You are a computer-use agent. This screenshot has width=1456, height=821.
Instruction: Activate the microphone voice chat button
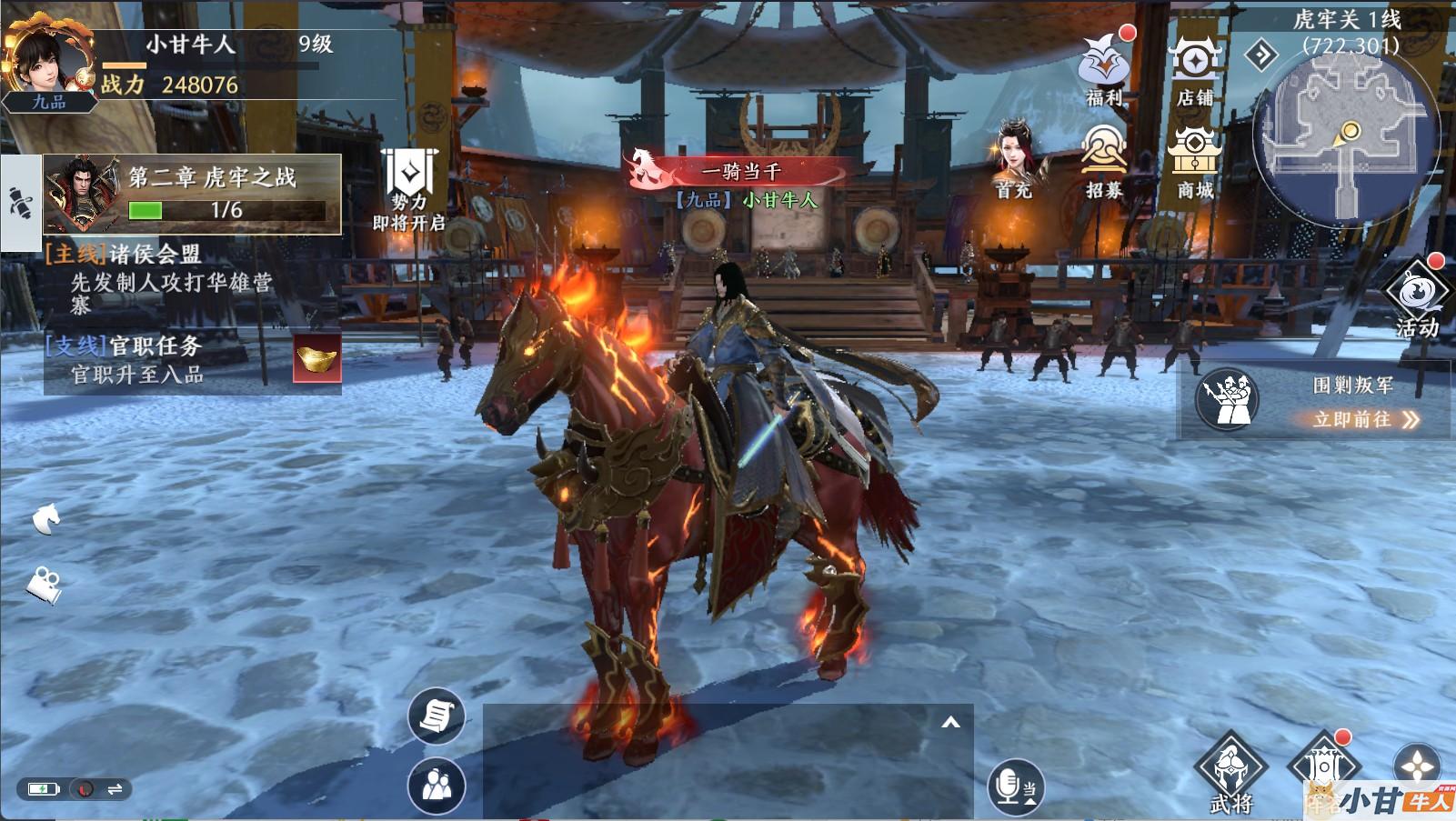click(x=1014, y=786)
